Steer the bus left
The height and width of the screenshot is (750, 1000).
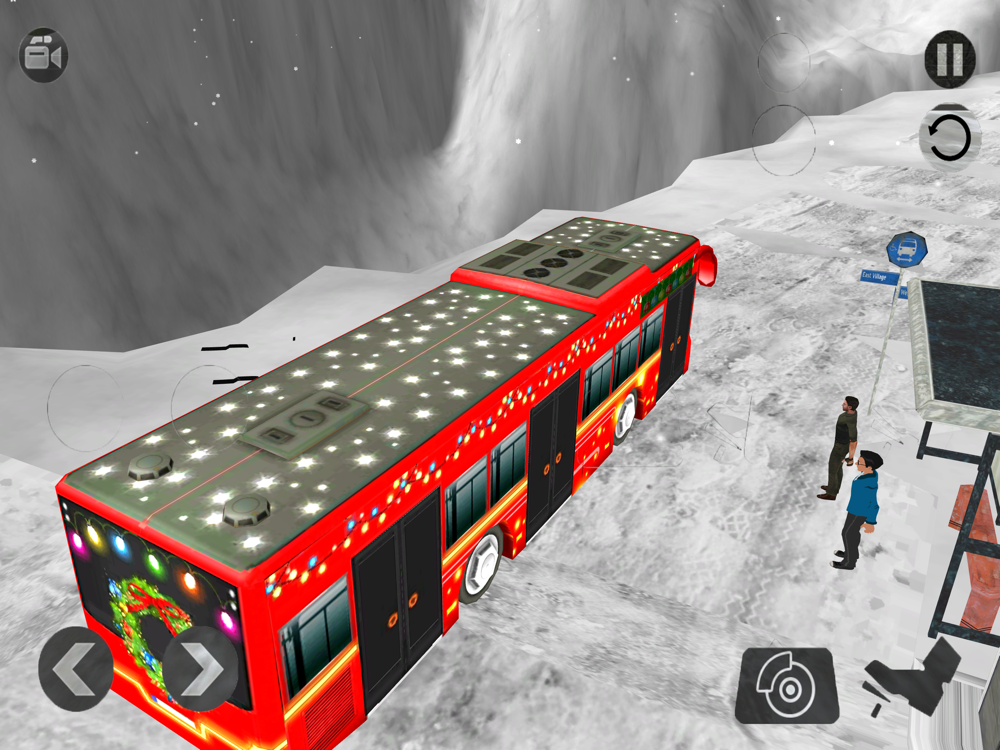point(76,669)
